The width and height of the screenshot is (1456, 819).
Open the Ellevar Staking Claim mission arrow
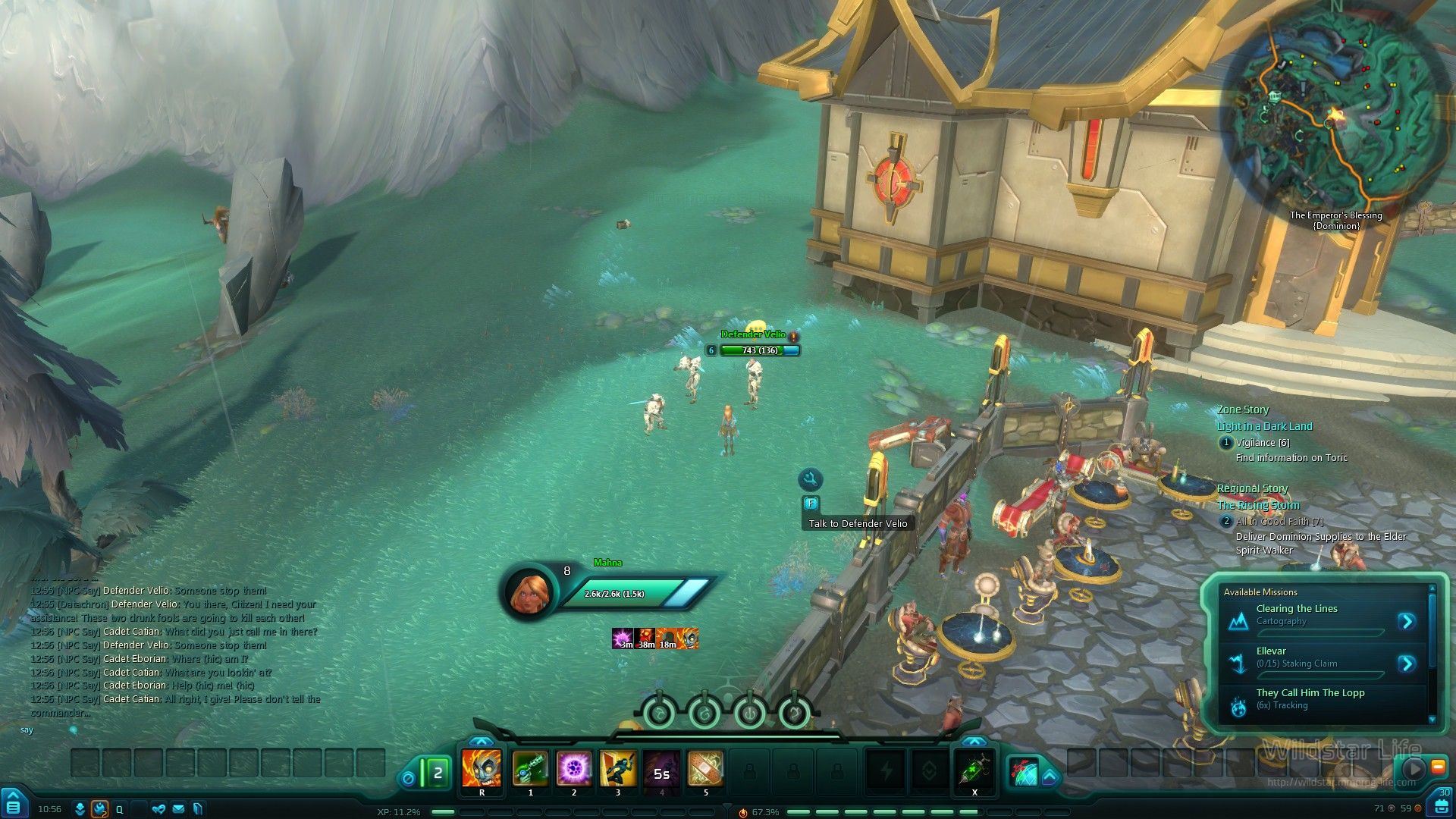(x=1407, y=664)
